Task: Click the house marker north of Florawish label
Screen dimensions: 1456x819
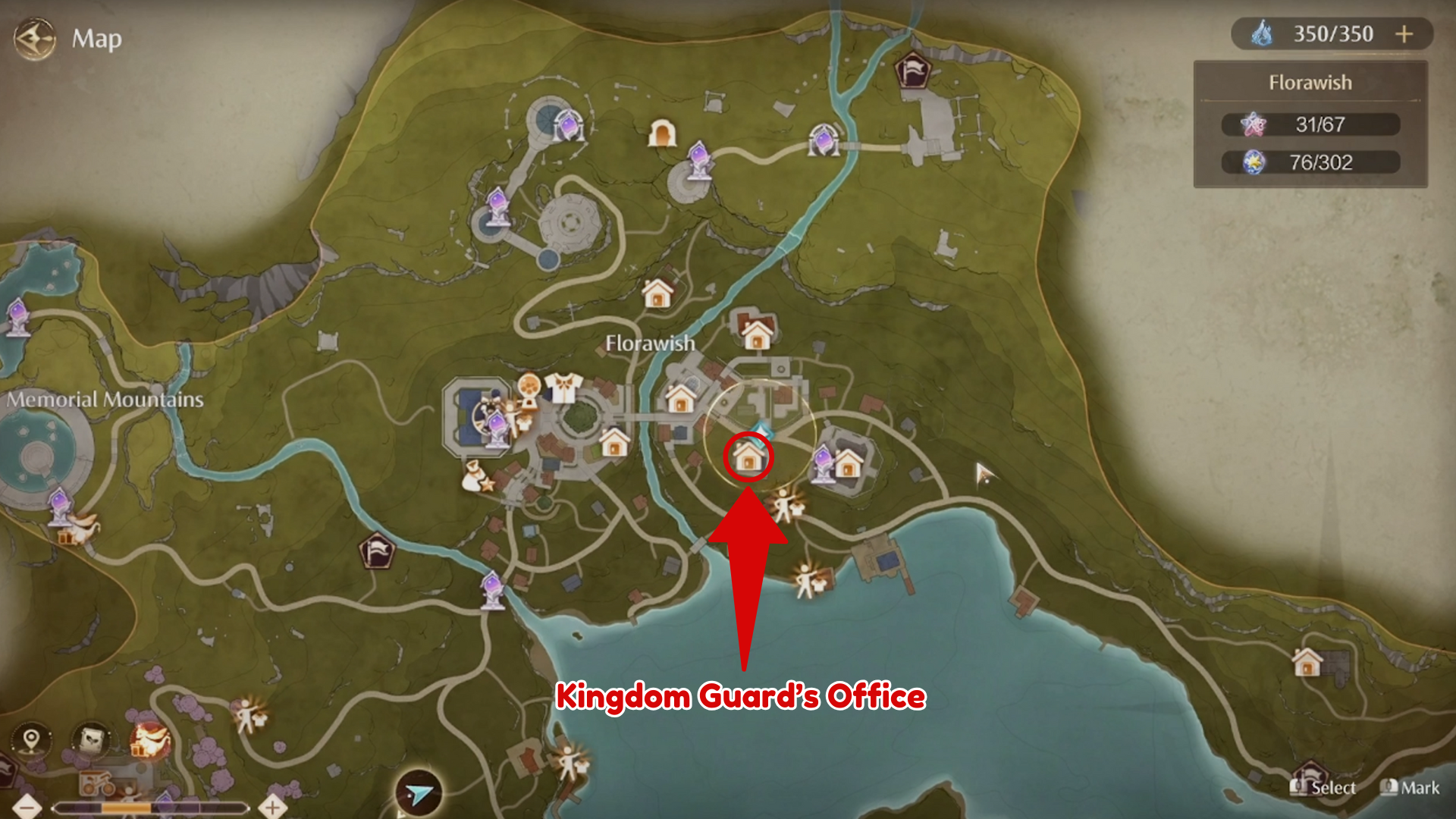Action: tap(657, 293)
